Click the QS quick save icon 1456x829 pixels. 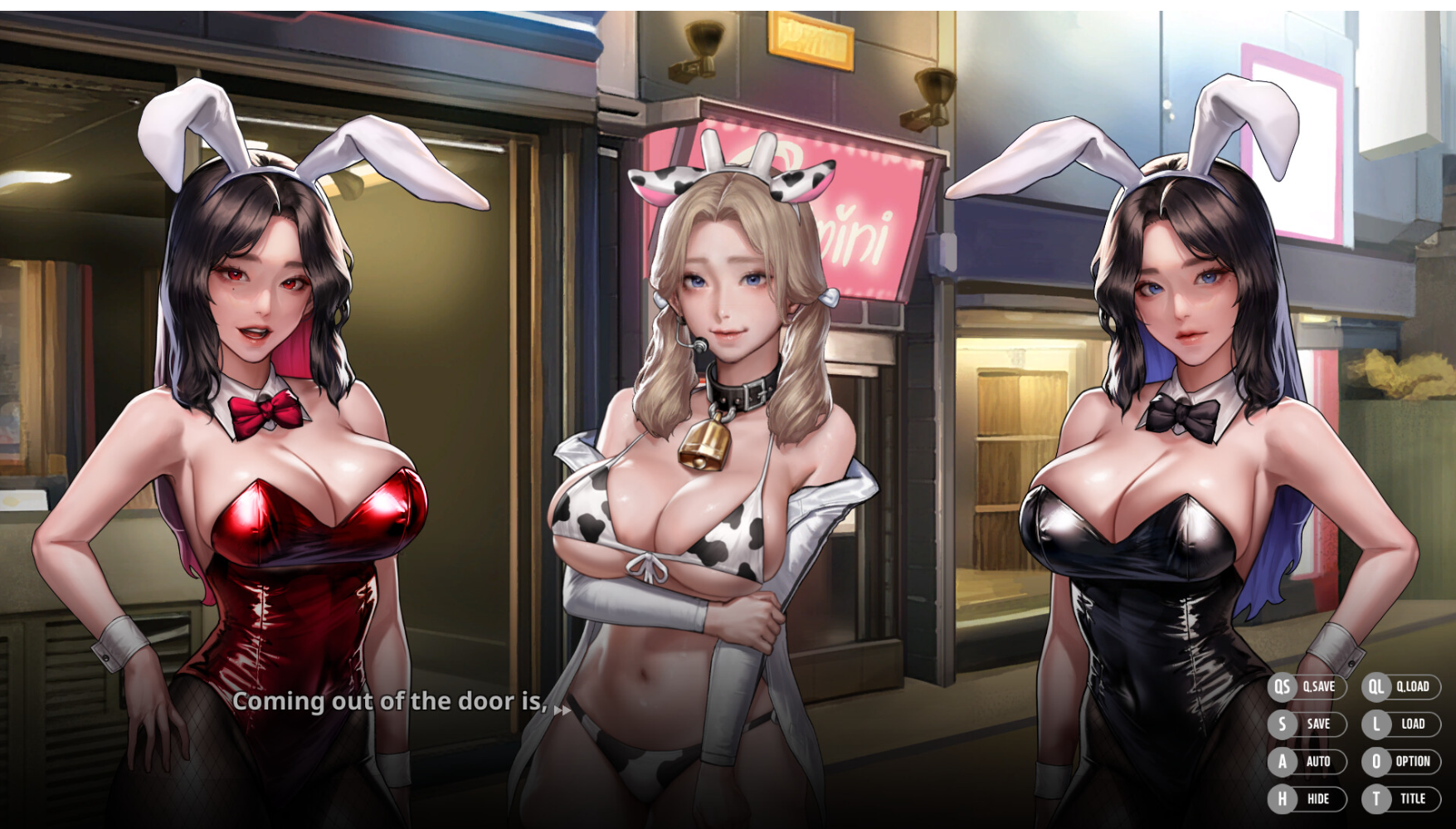point(1282,687)
